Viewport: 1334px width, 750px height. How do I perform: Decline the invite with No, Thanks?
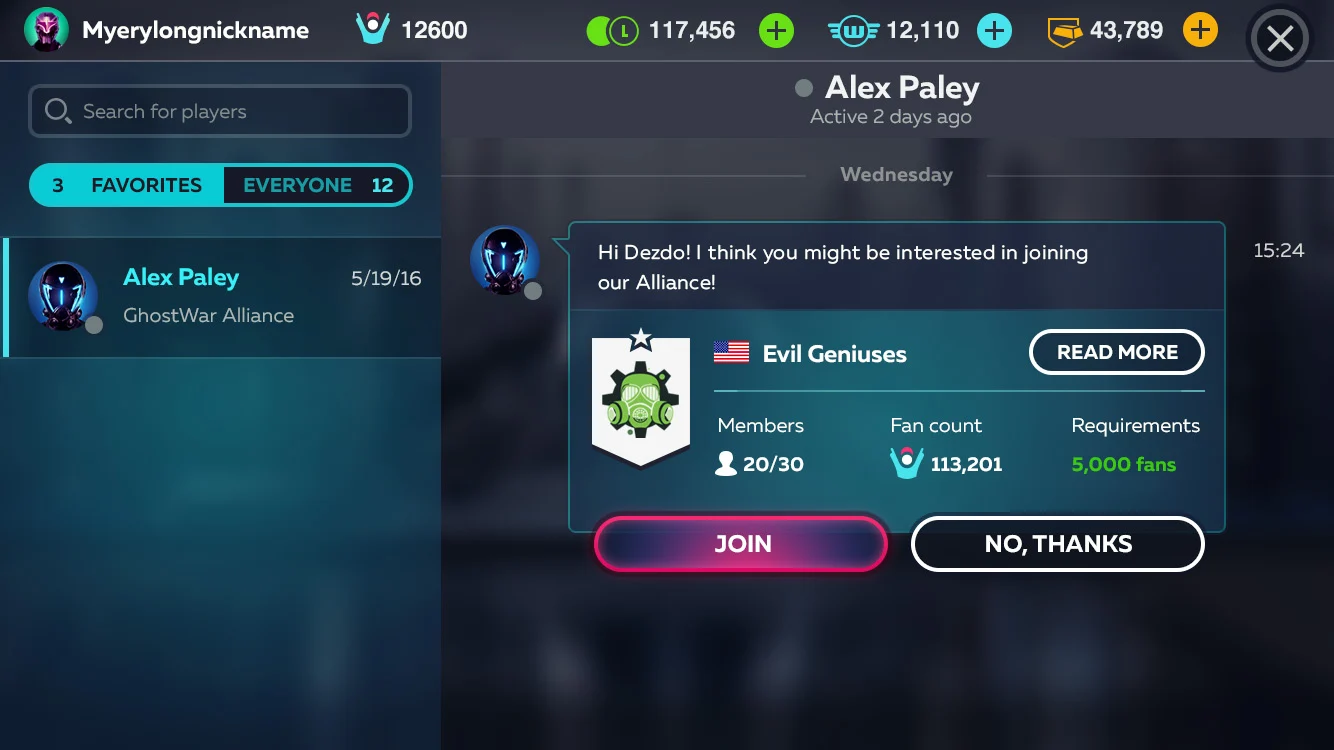[x=1057, y=544]
